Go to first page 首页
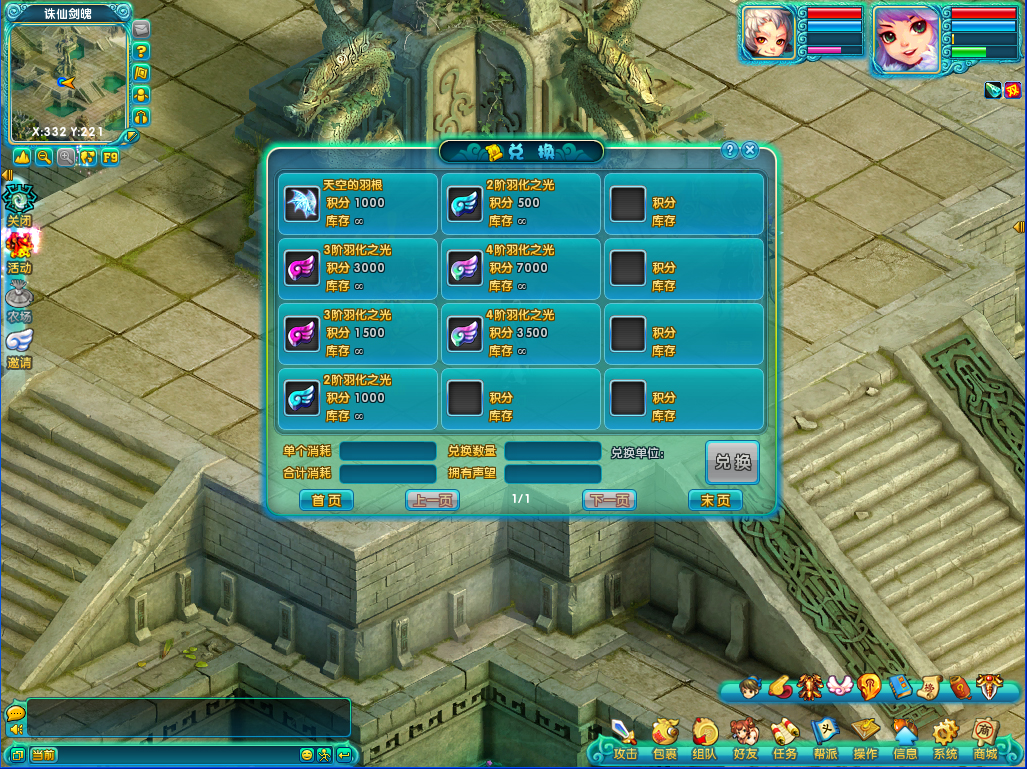This screenshot has width=1027, height=769. pos(326,500)
